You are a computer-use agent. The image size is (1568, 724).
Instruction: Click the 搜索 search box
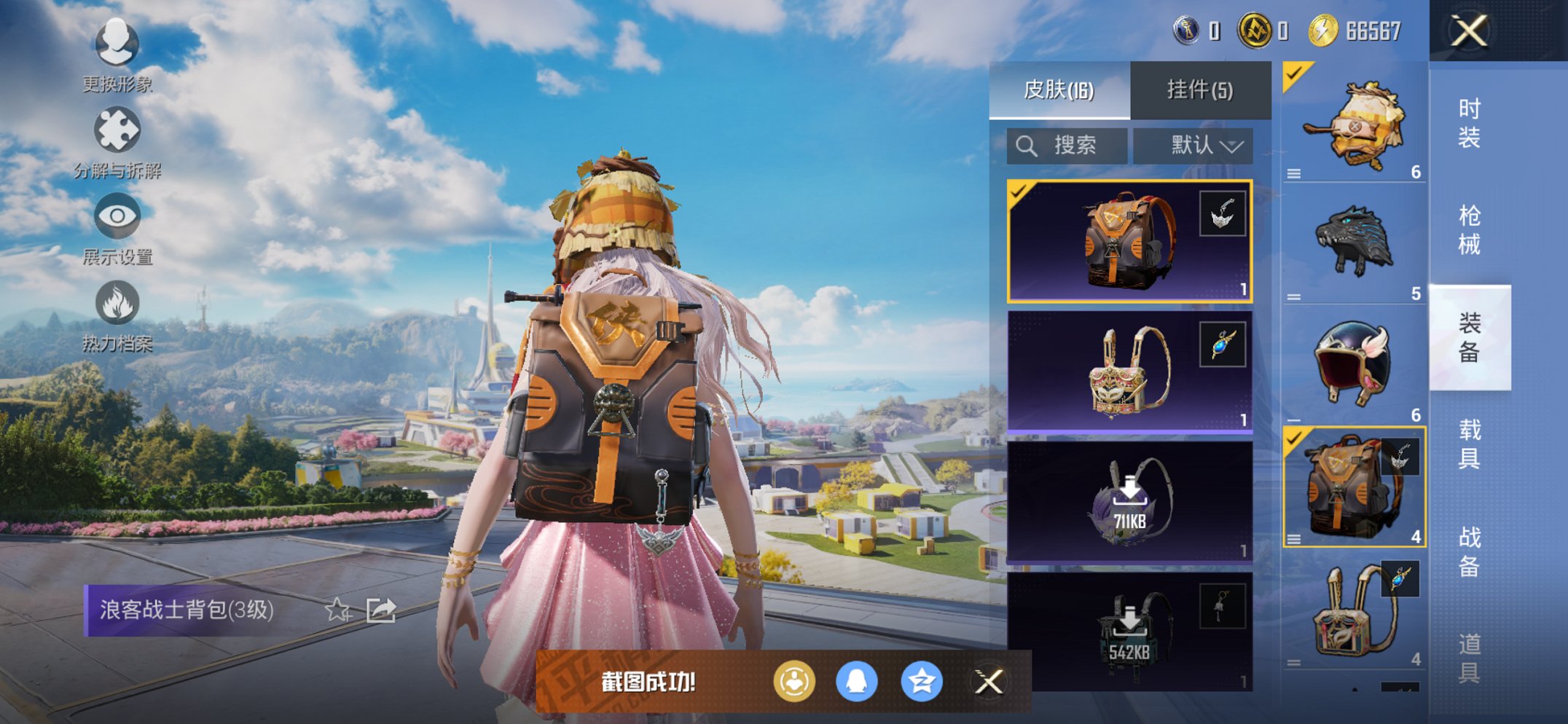[1067, 146]
